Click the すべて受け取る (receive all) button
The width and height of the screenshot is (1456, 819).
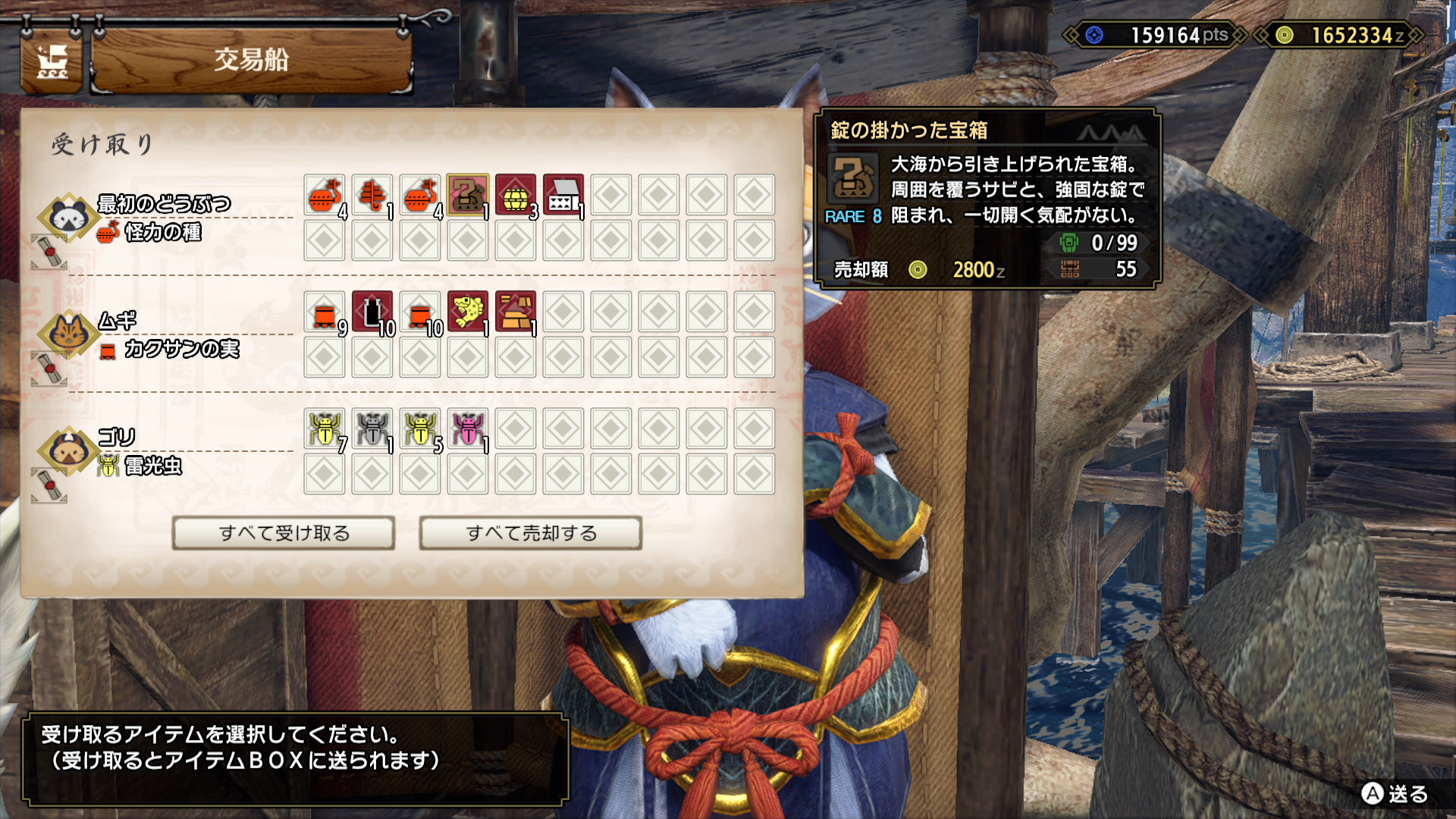[284, 533]
